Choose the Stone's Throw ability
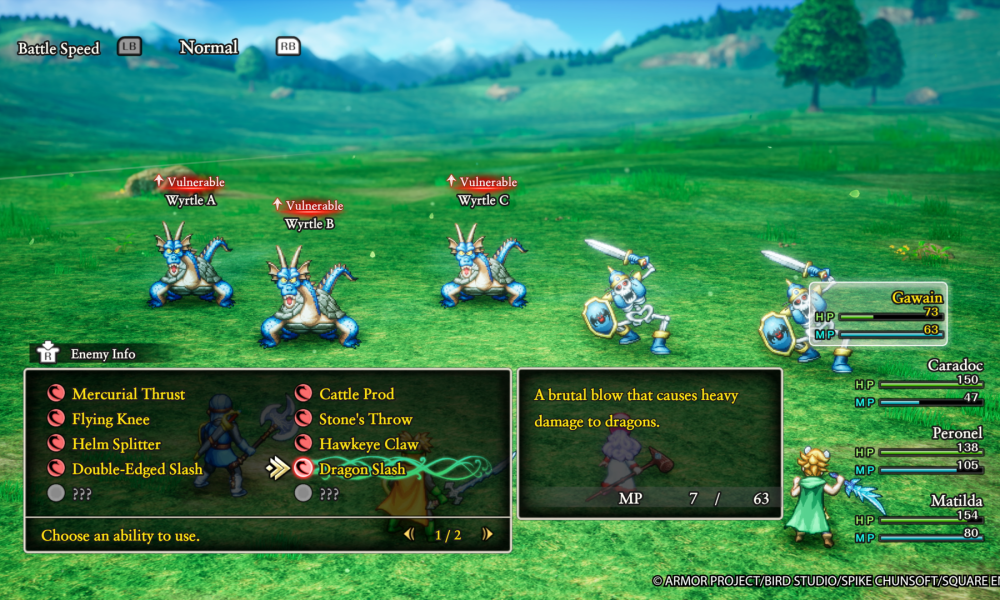The height and width of the screenshot is (600, 1000). [x=365, y=419]
